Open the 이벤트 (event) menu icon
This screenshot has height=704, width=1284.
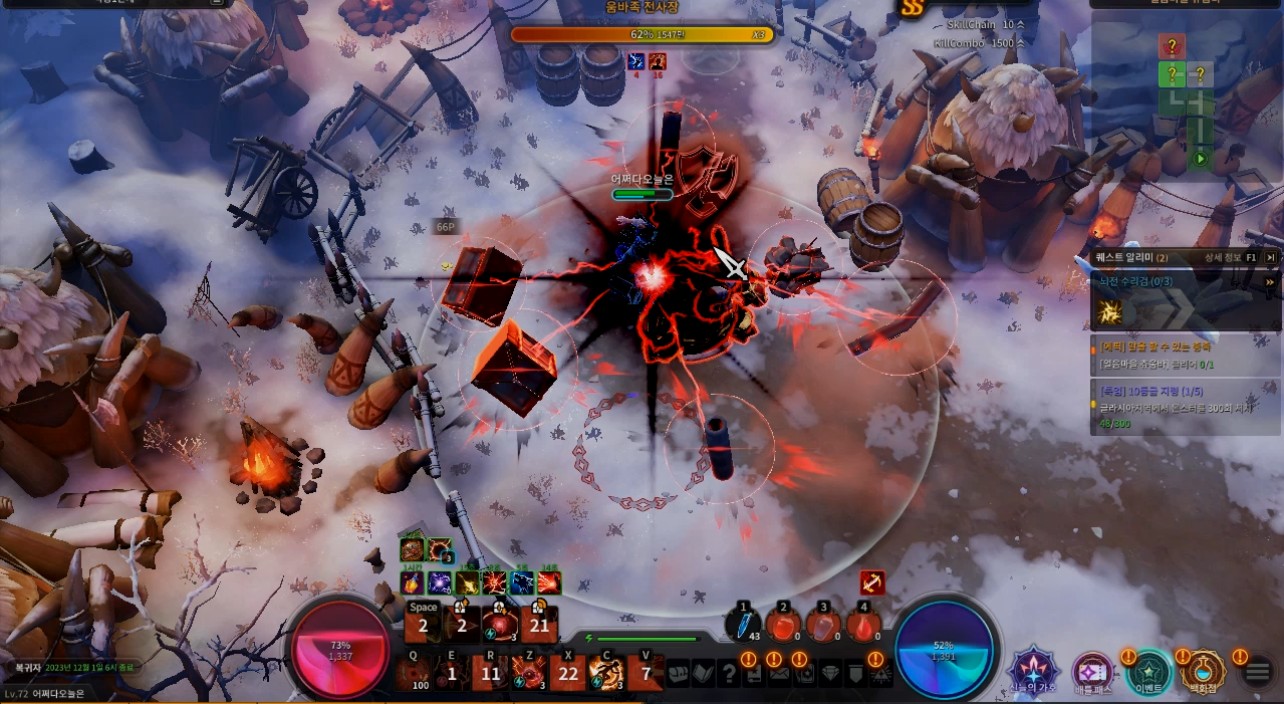click(1148, 672)
